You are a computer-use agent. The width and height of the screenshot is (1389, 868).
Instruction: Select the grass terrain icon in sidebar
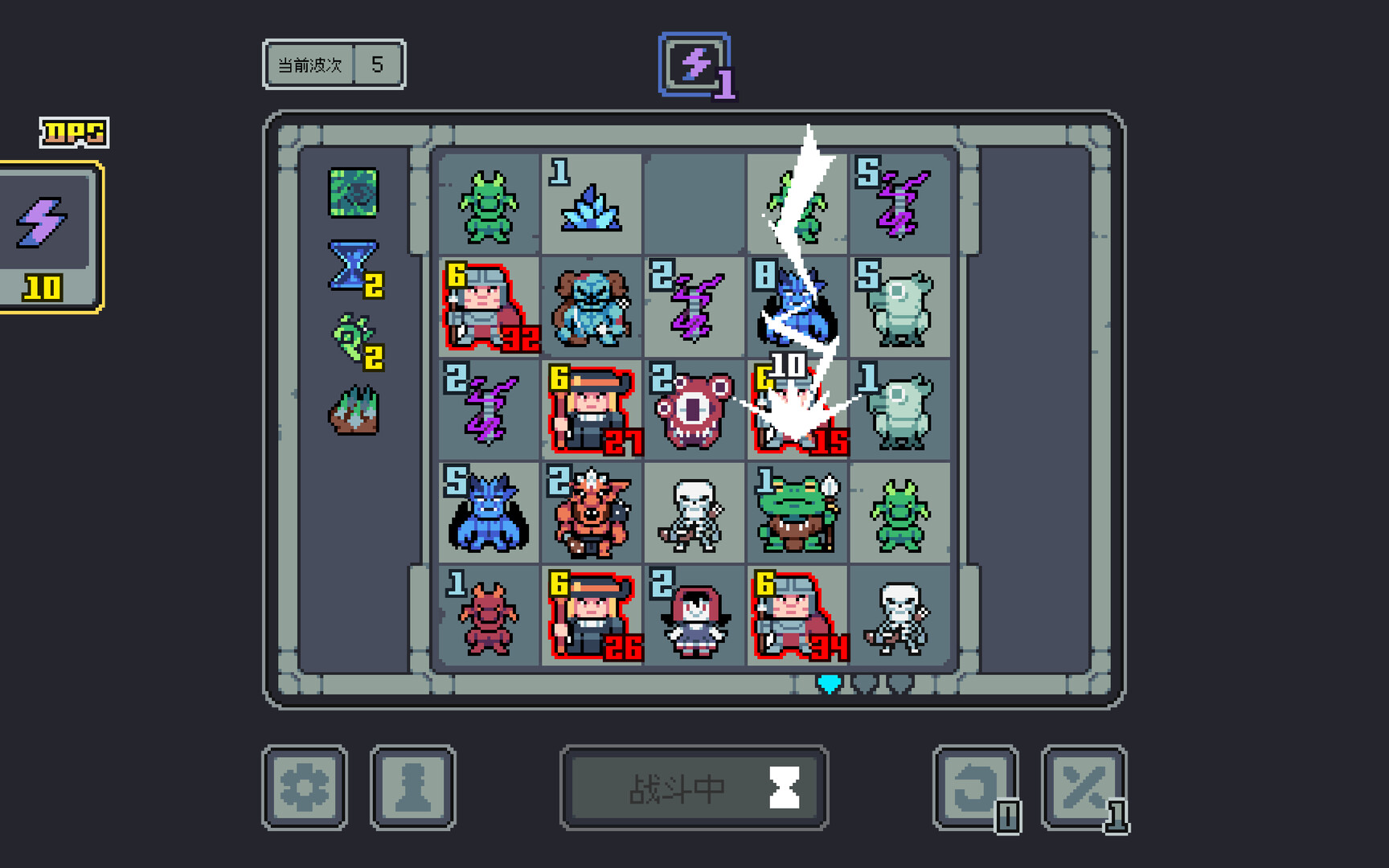click(354, 408)
